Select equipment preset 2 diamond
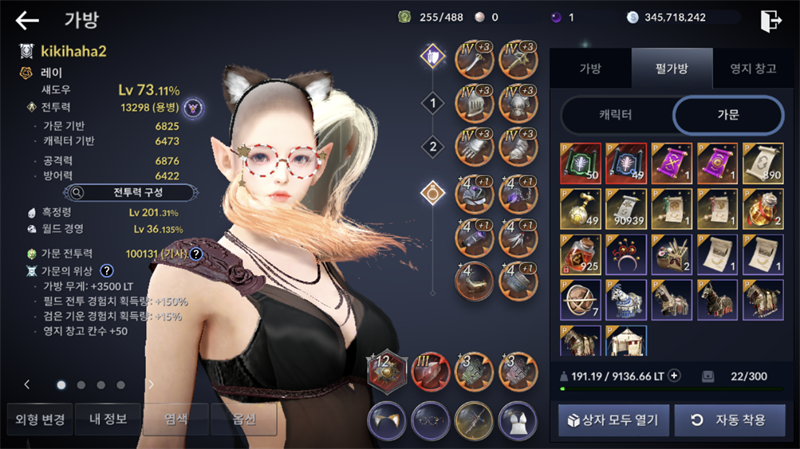The width and height of the screenshot is (800, 449). coord(432,146)
